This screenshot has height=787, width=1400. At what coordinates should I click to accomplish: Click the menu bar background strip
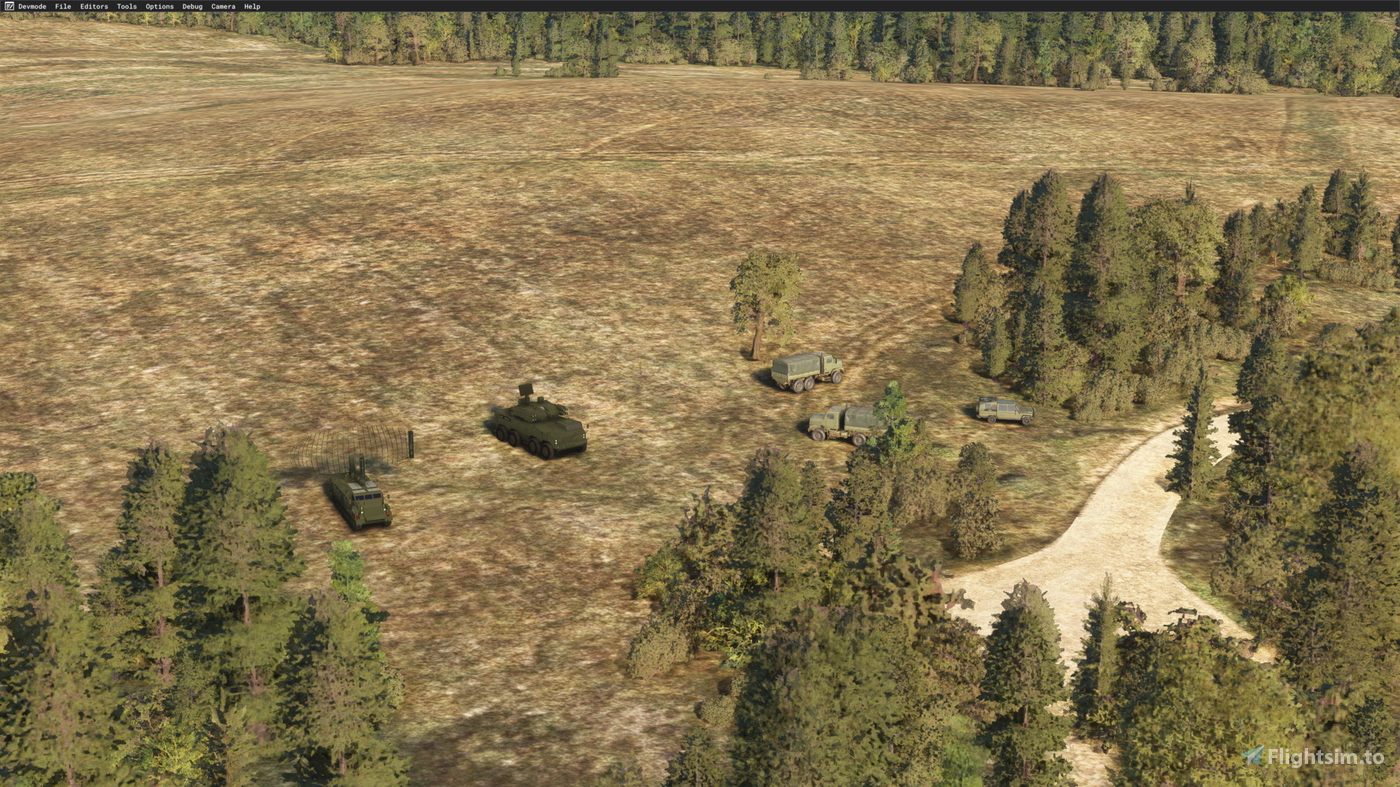tap(700, 6)
